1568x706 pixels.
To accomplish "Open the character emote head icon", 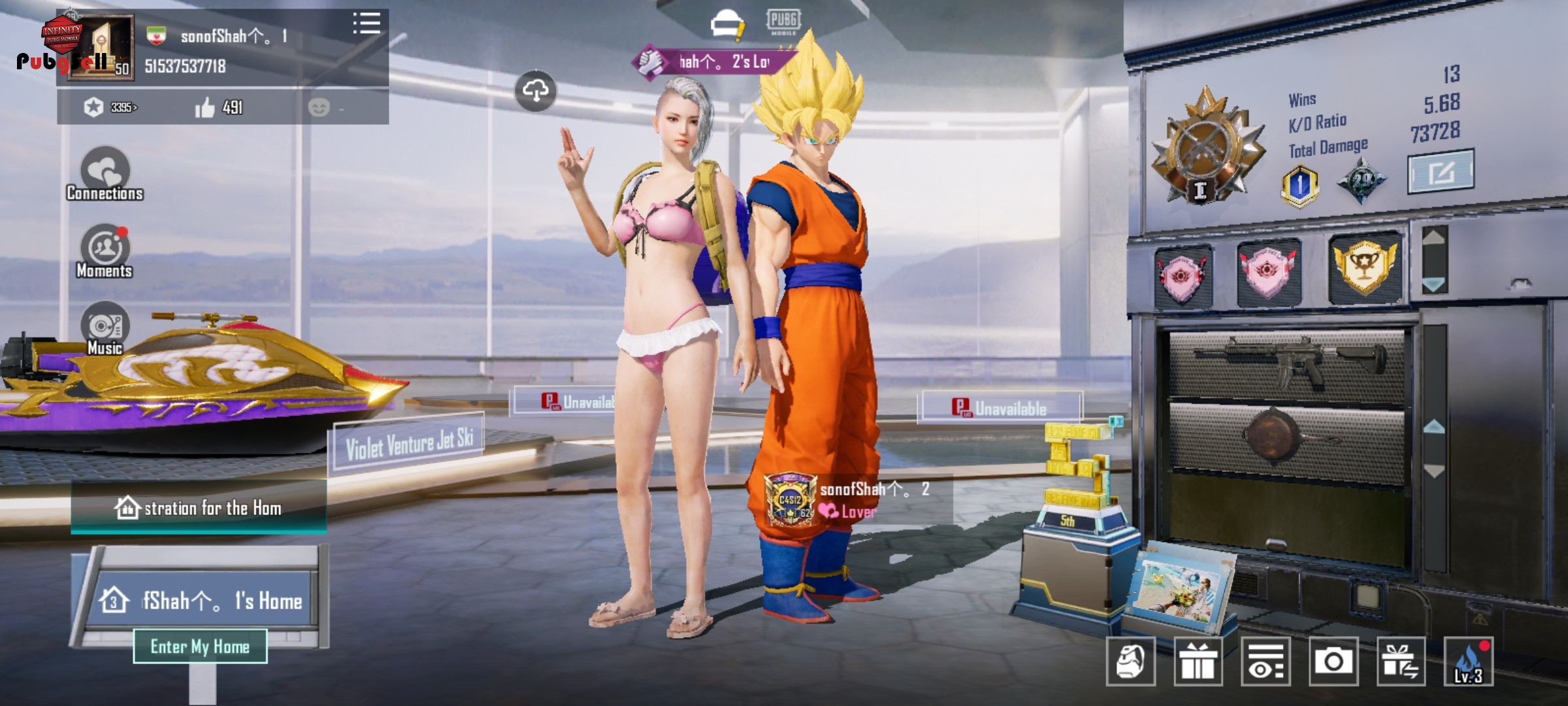I will tap(1131, 662).
